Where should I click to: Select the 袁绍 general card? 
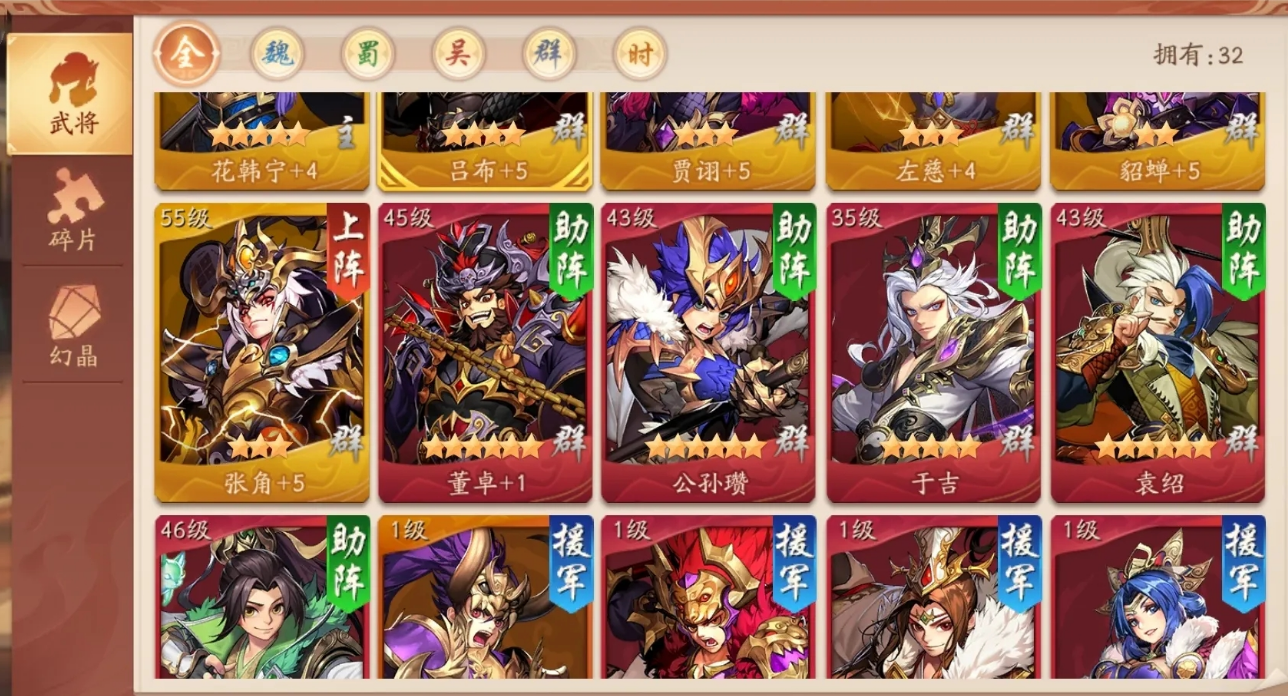point(1156,352)
